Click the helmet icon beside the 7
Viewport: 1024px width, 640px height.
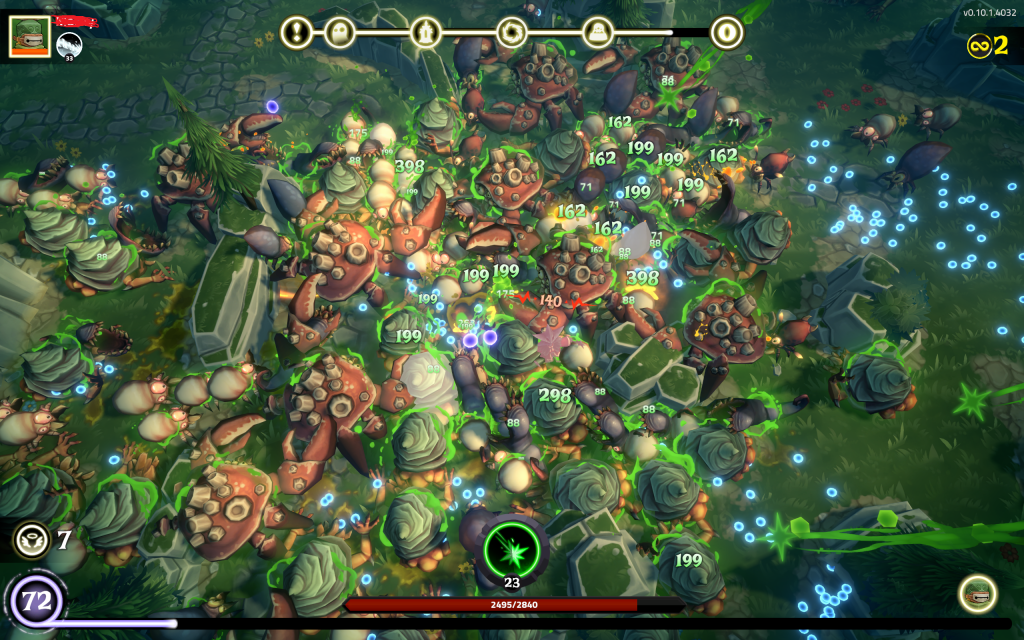[x=31, y=541]
